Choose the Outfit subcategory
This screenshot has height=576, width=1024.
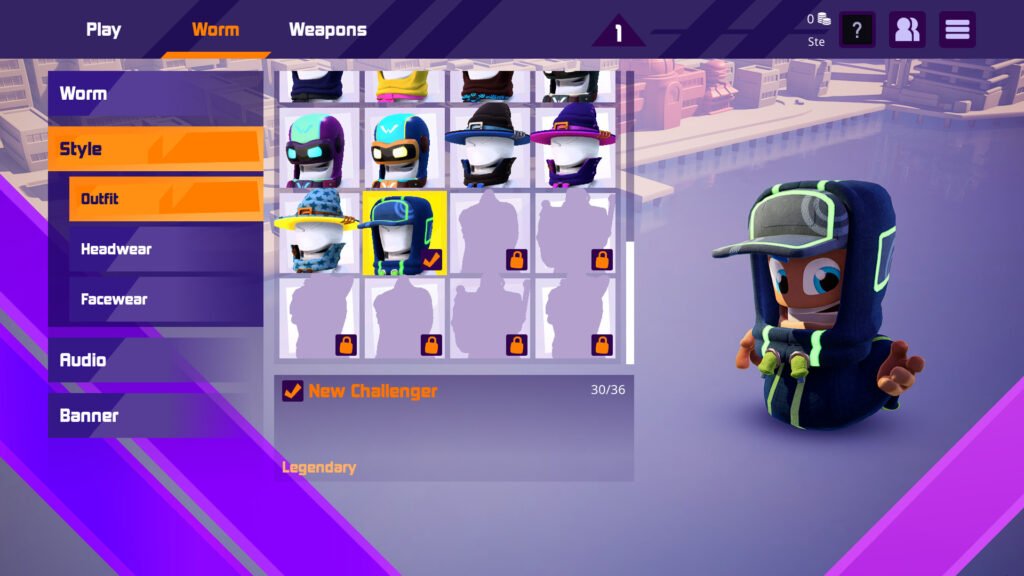[165, 199]
